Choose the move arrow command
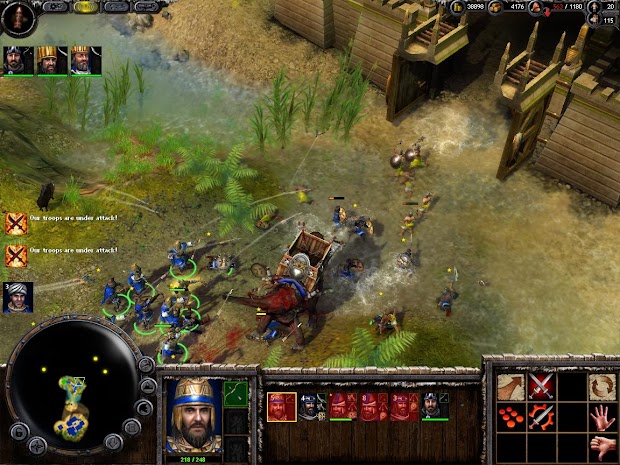 [x=511, y=387]
